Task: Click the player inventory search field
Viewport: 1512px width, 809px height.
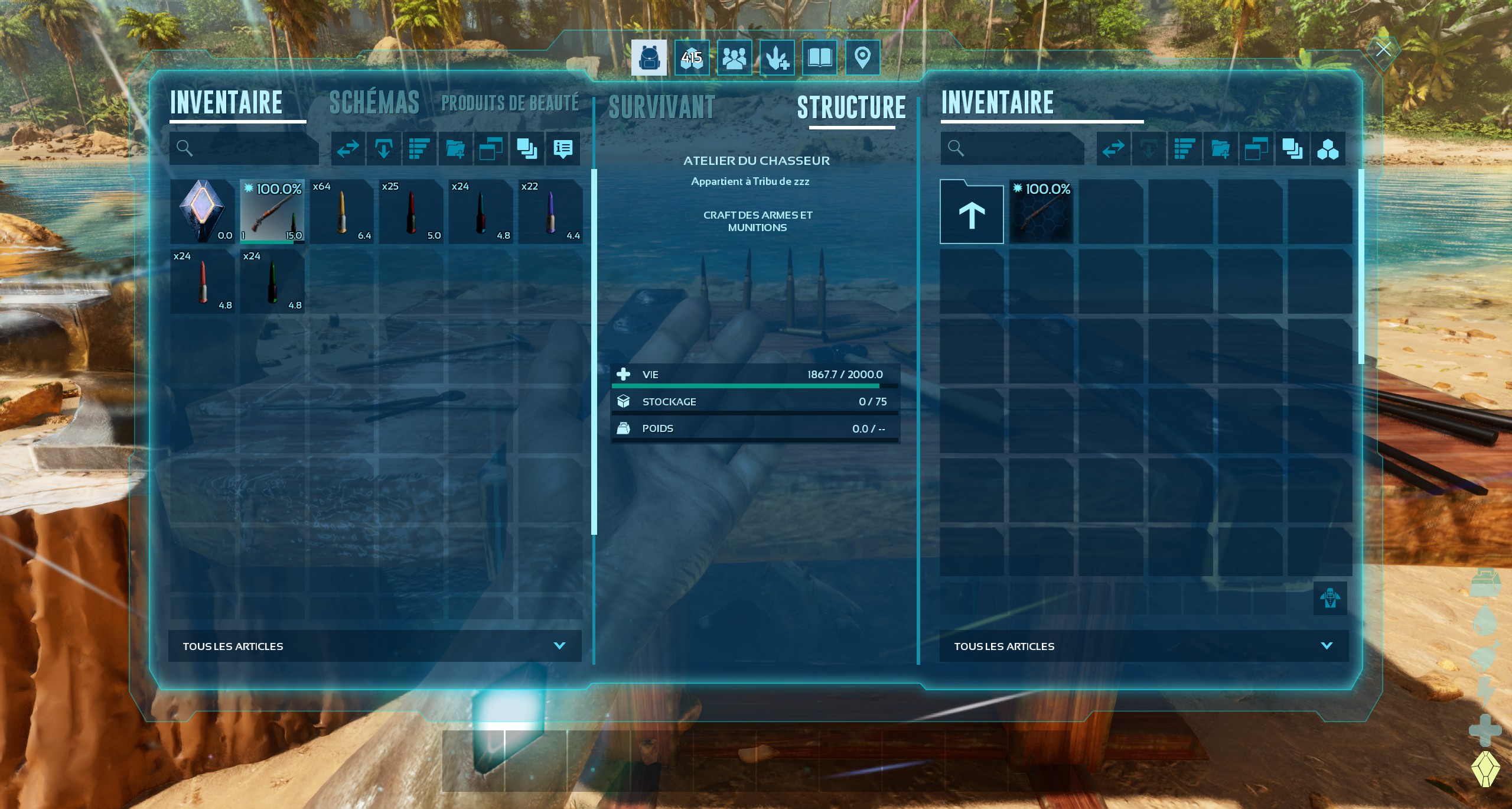Action: coord(251,148)
